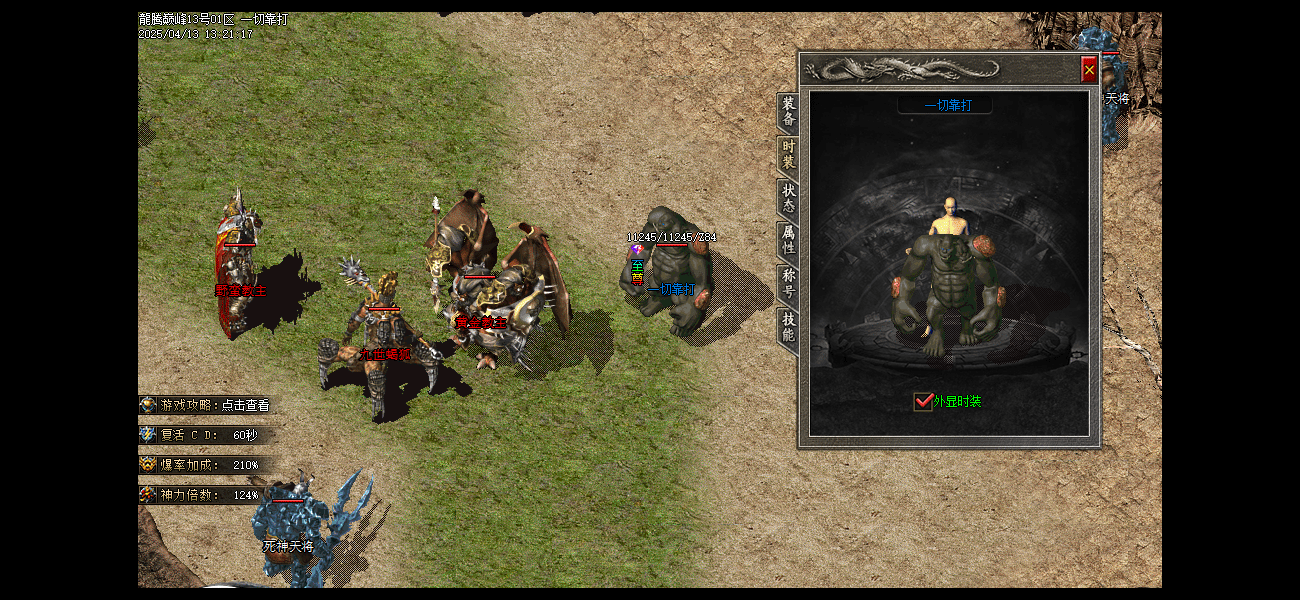The height and width of the screenshot is (600, 1300).
Task: Switch to the 装备 equipment tab
Action: coord(789,111)
